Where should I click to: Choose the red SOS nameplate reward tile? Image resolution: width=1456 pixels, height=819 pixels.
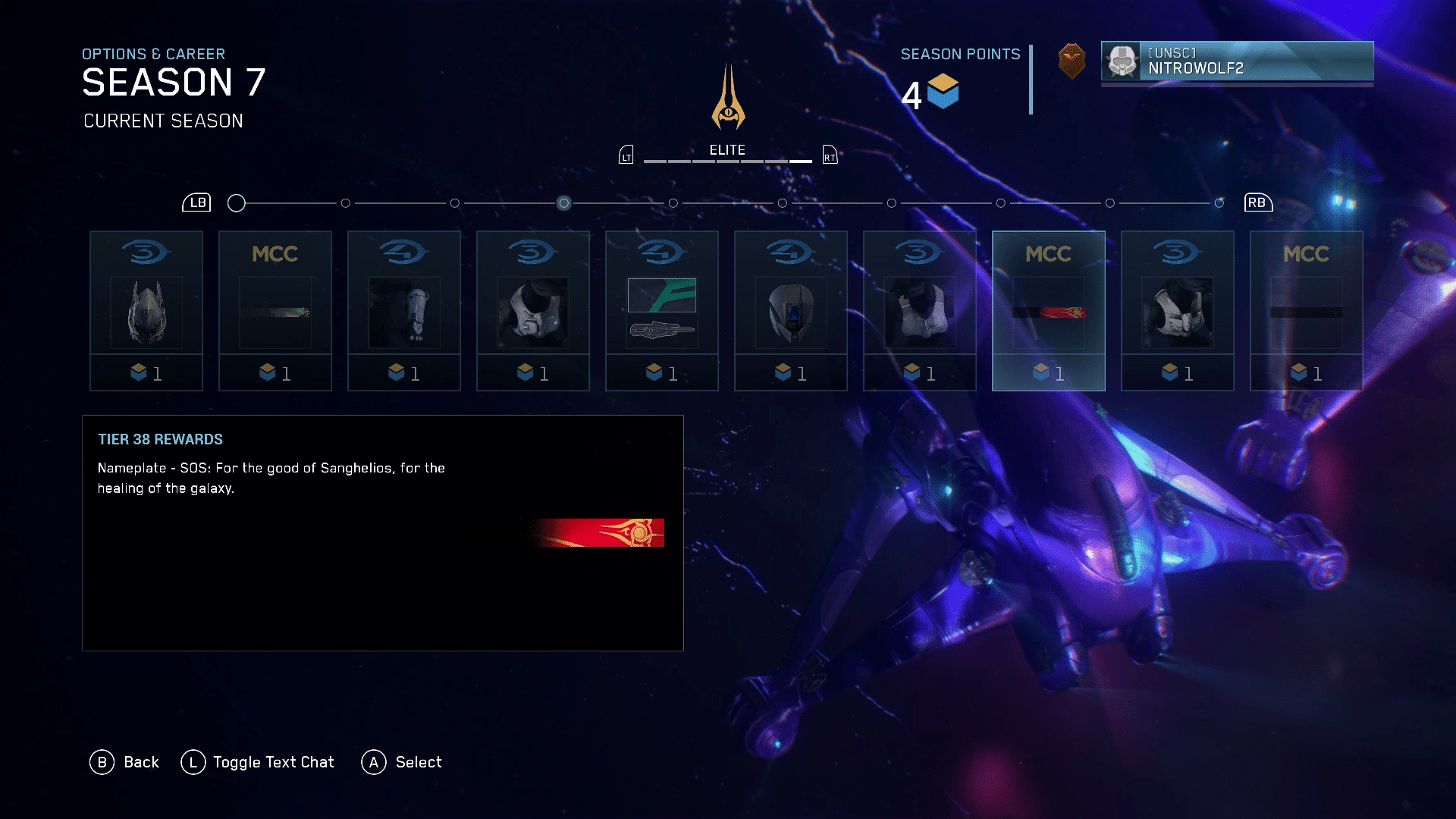click(1049, 311)
